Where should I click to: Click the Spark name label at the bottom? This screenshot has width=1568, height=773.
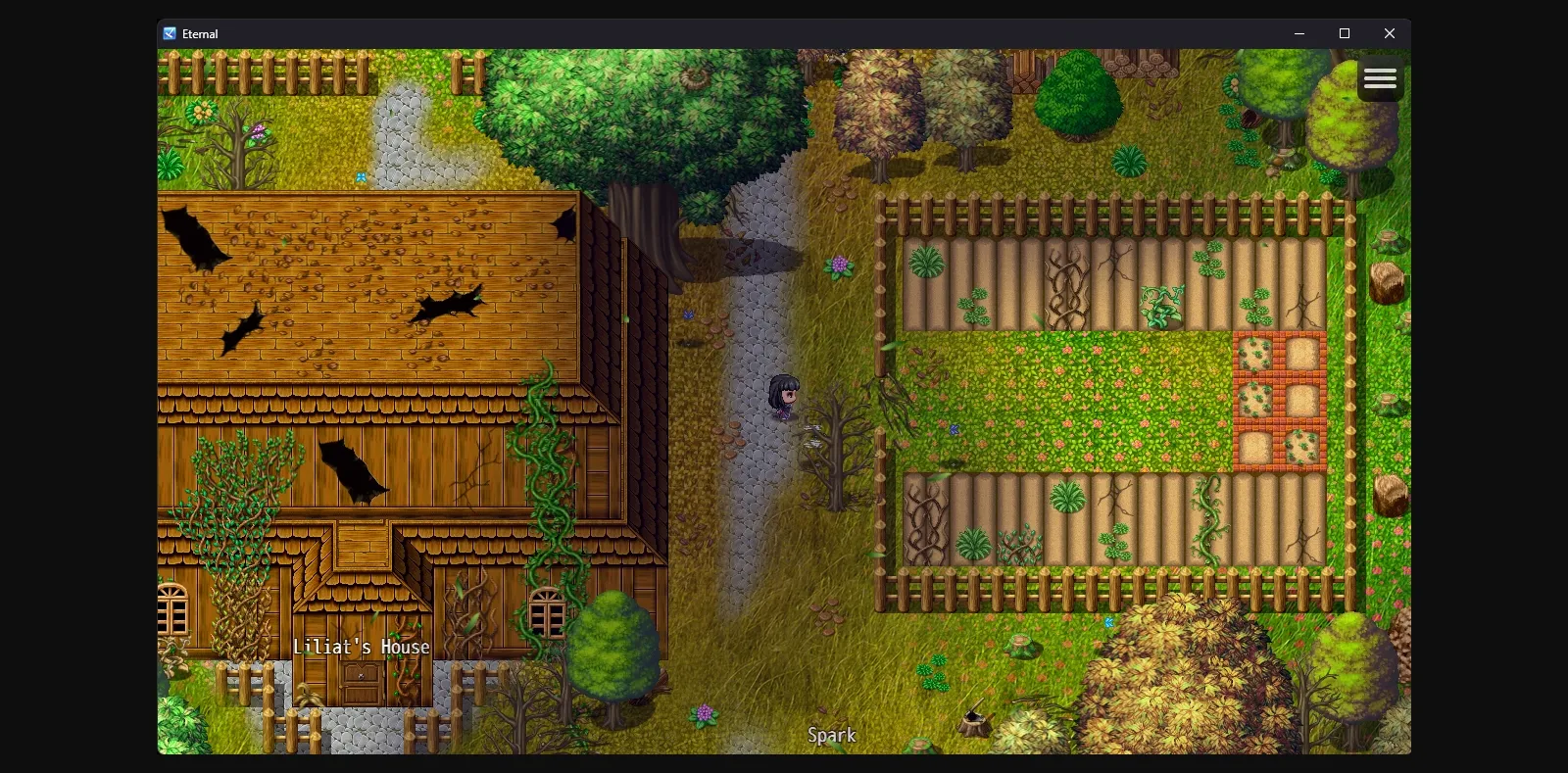(x=831, y=735)
